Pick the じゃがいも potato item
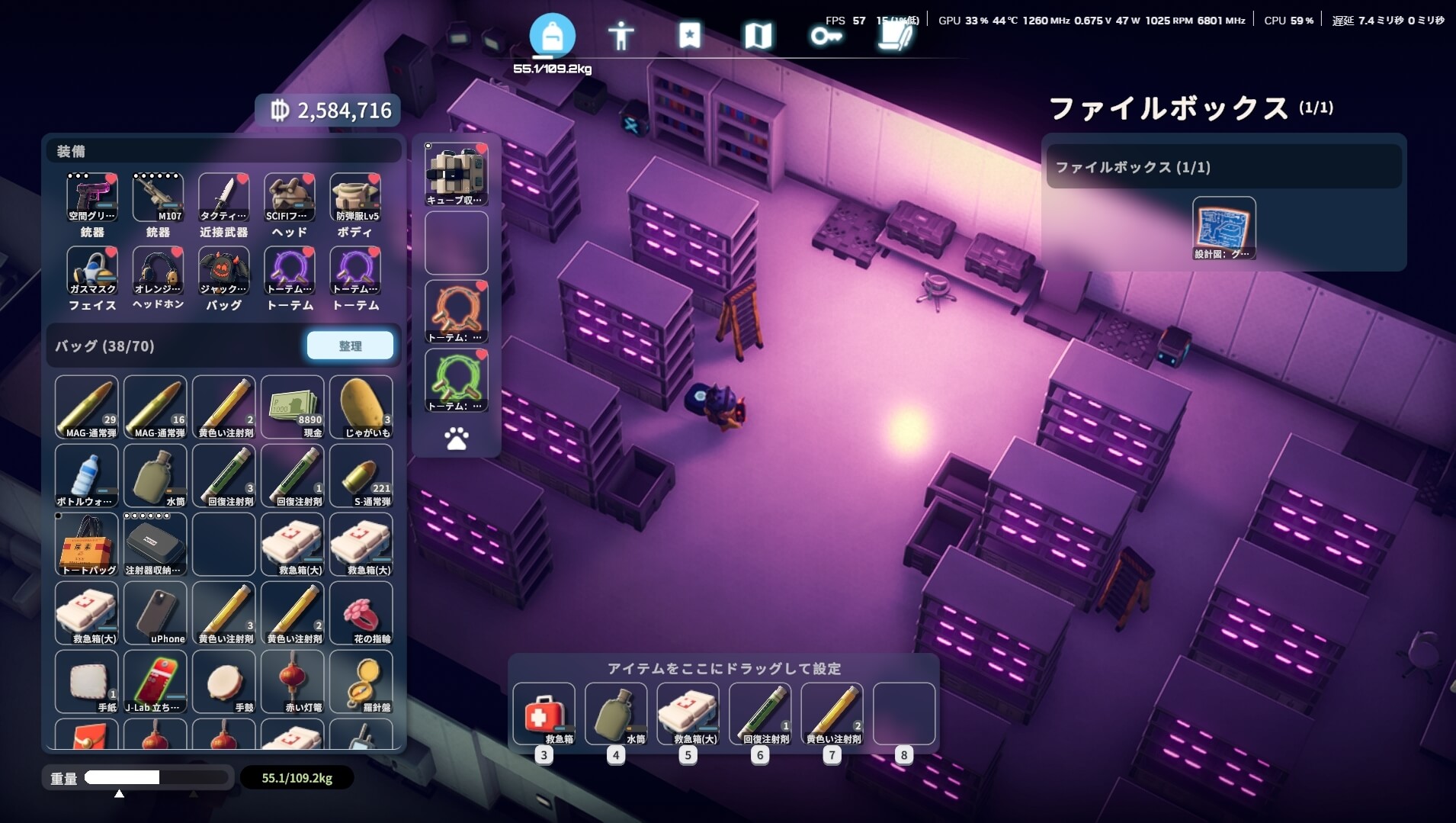The height and width of the screenshot is (823, 1456). coord(361,407)
